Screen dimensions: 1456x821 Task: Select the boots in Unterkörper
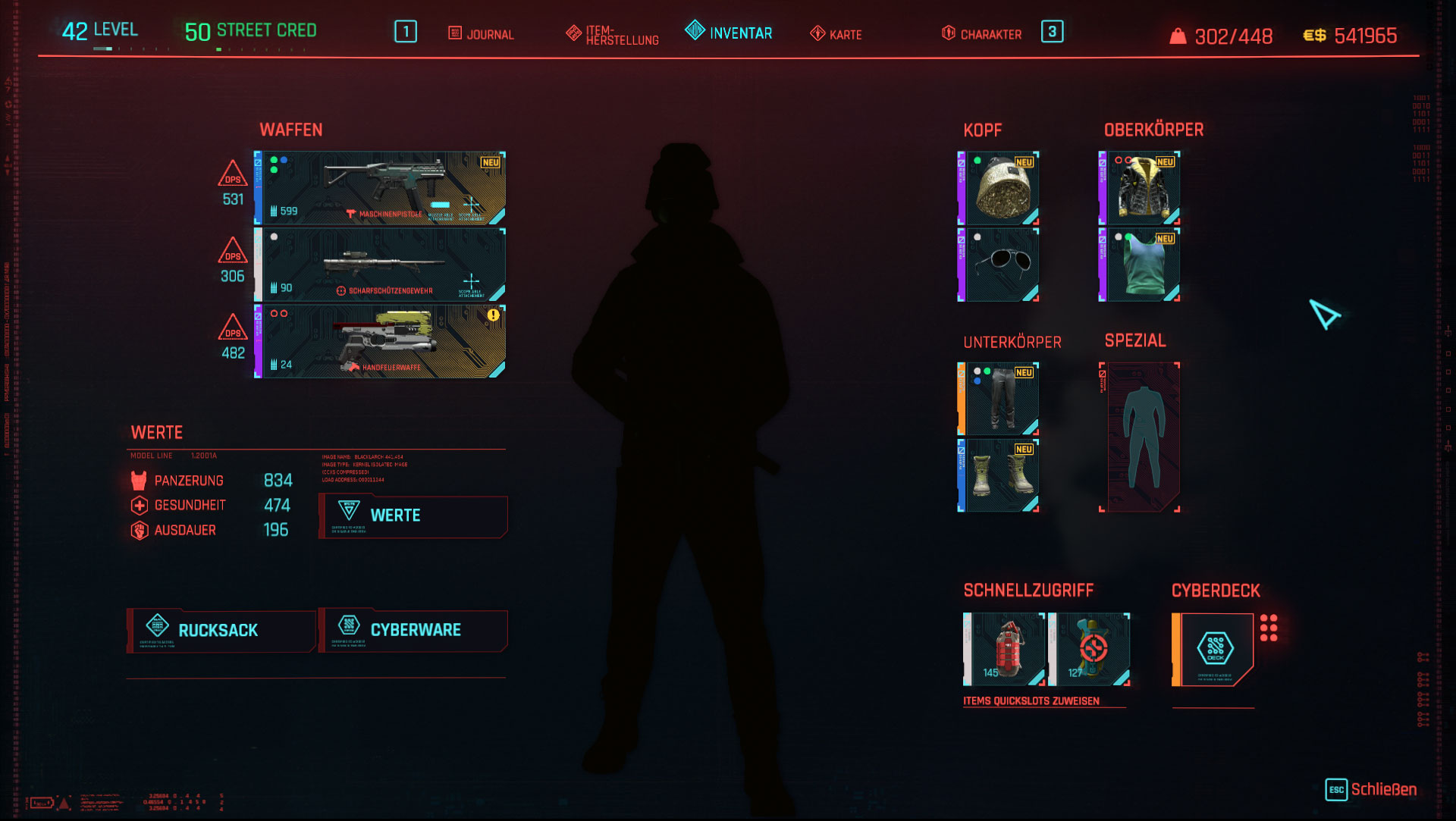point(1001,474)
